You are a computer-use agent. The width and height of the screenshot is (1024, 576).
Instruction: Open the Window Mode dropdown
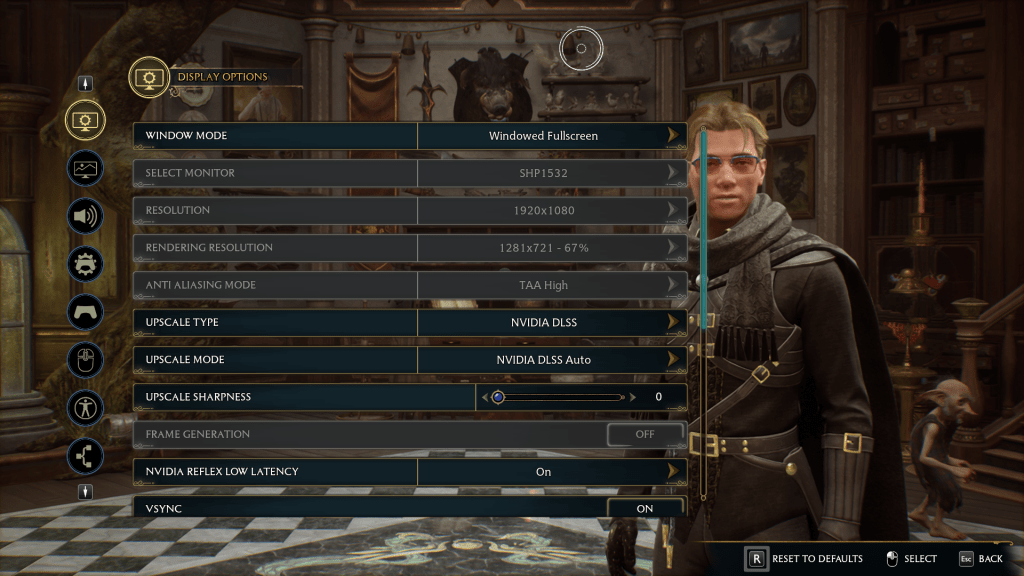[x=673, y=135]
